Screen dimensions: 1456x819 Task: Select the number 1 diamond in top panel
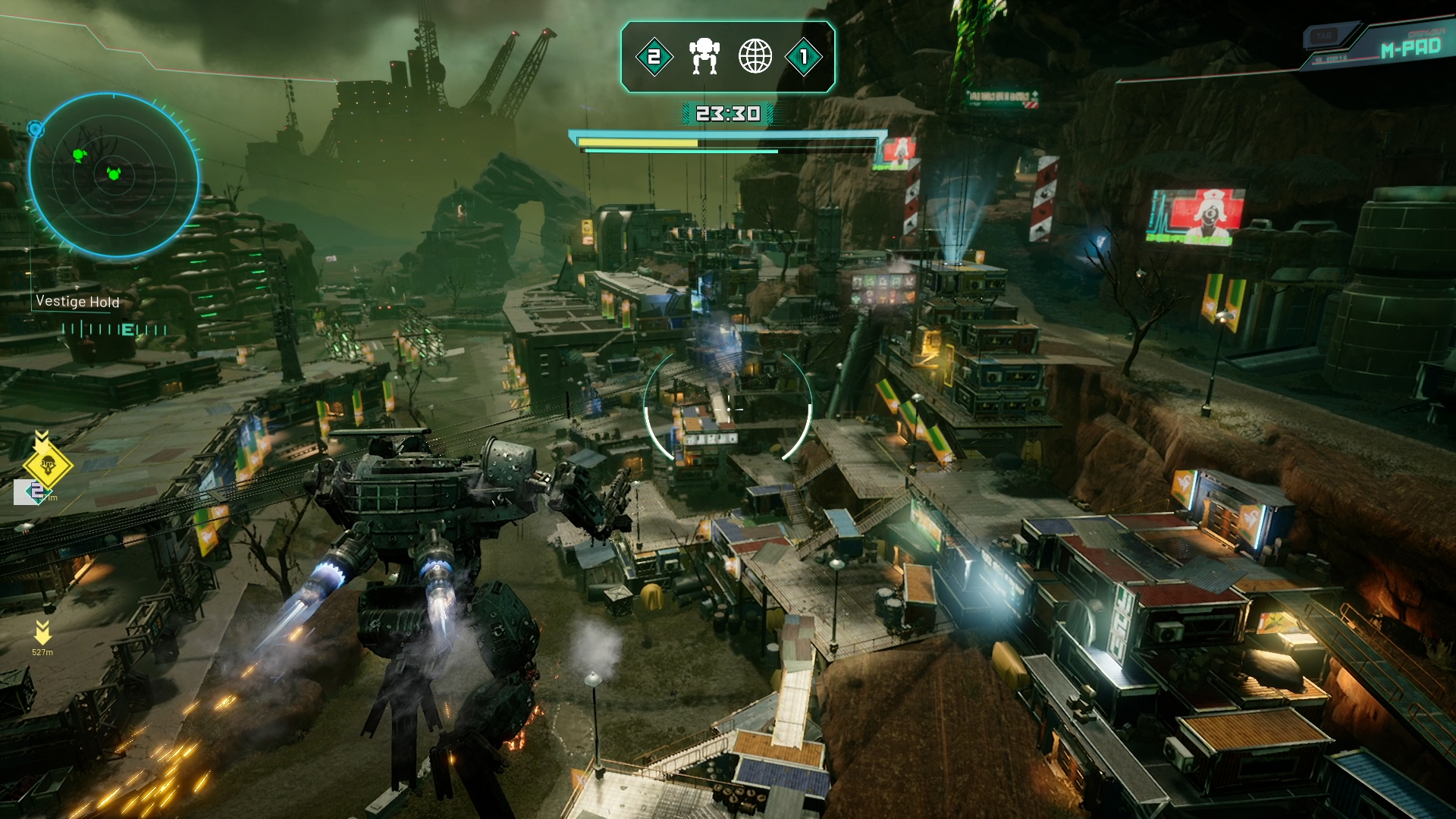(804, 57)
